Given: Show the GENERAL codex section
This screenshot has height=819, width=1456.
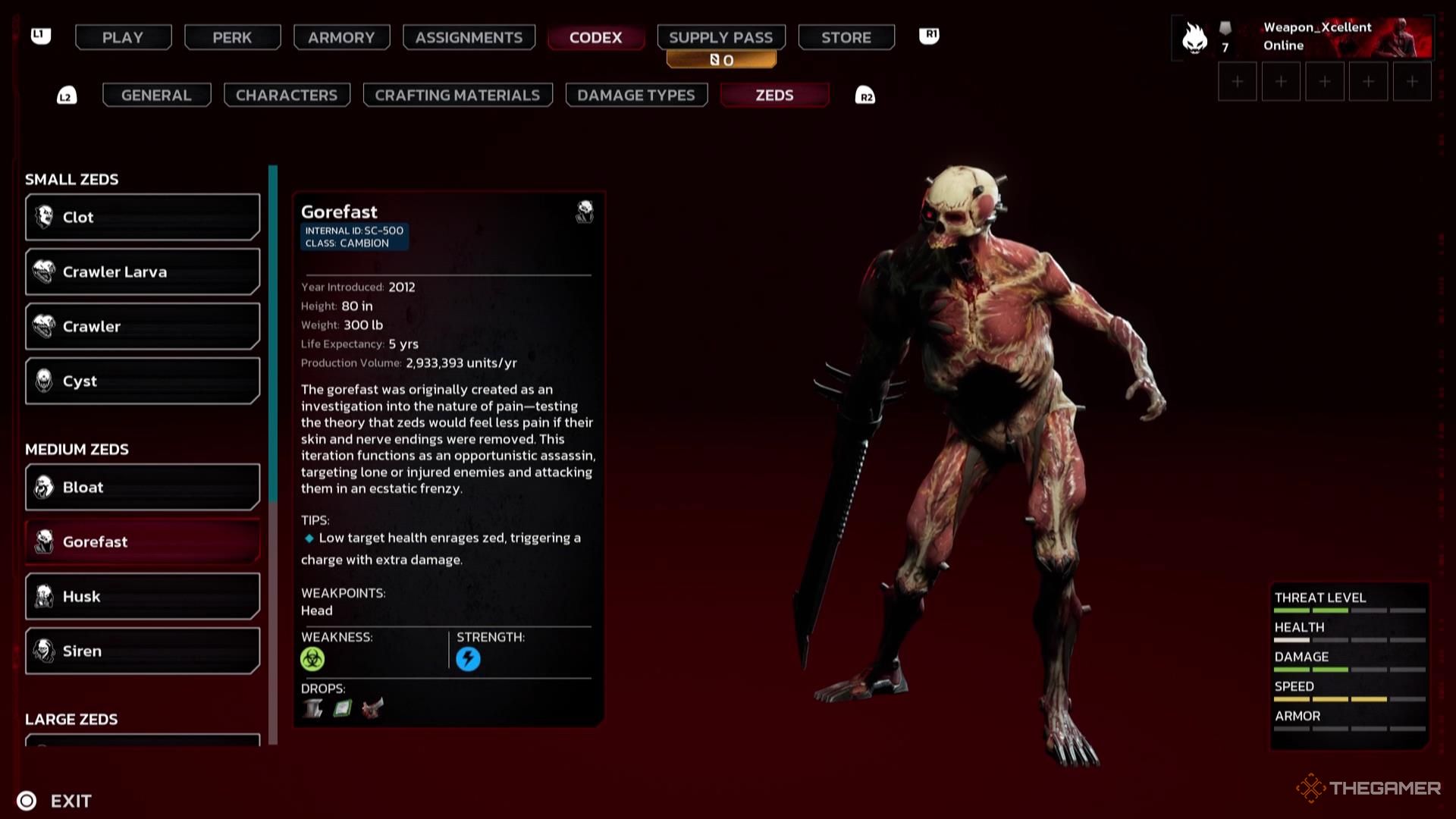Looking at the screenshot, I should click(x=156, y=95).
